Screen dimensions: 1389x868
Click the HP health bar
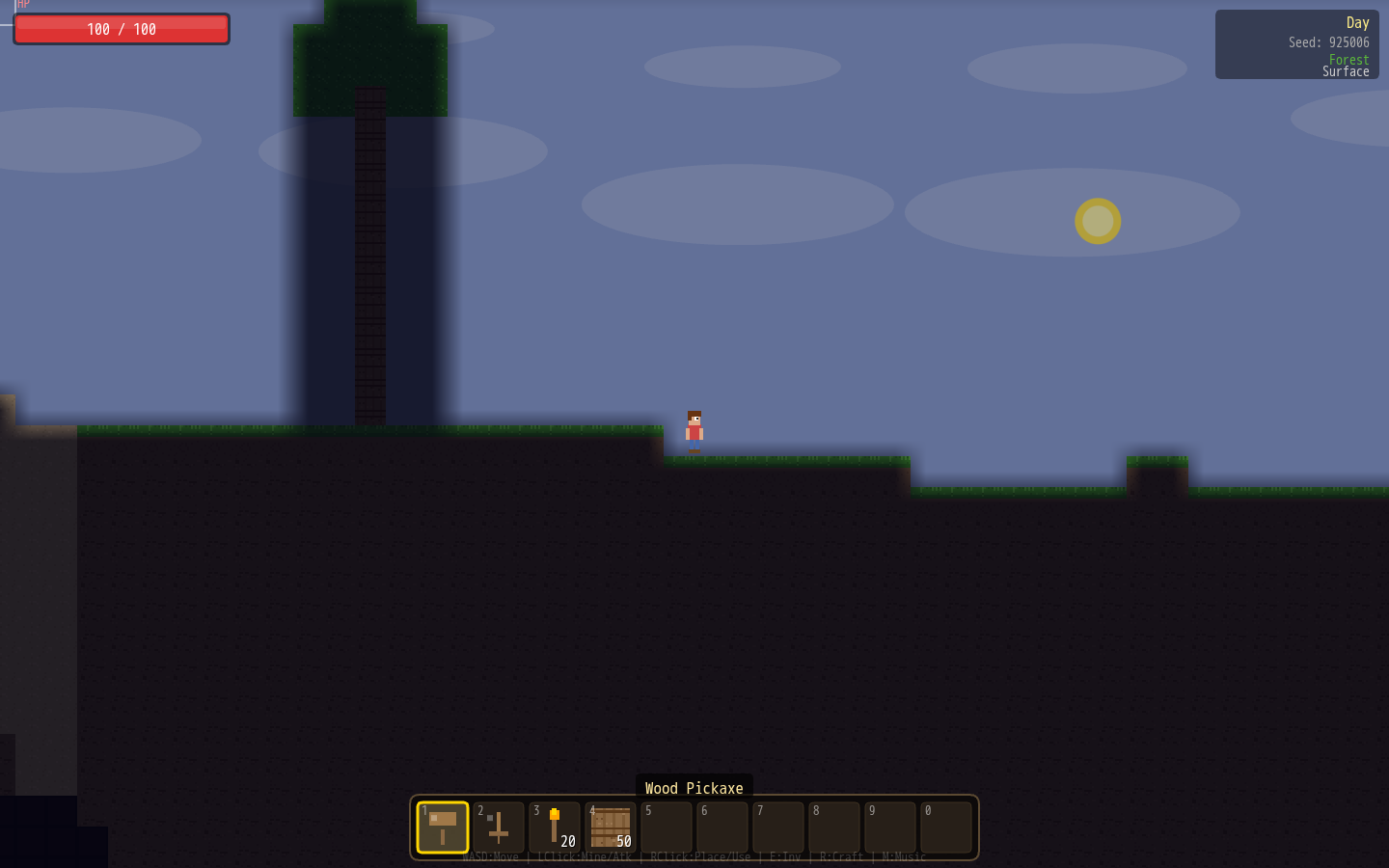[121, 29]
